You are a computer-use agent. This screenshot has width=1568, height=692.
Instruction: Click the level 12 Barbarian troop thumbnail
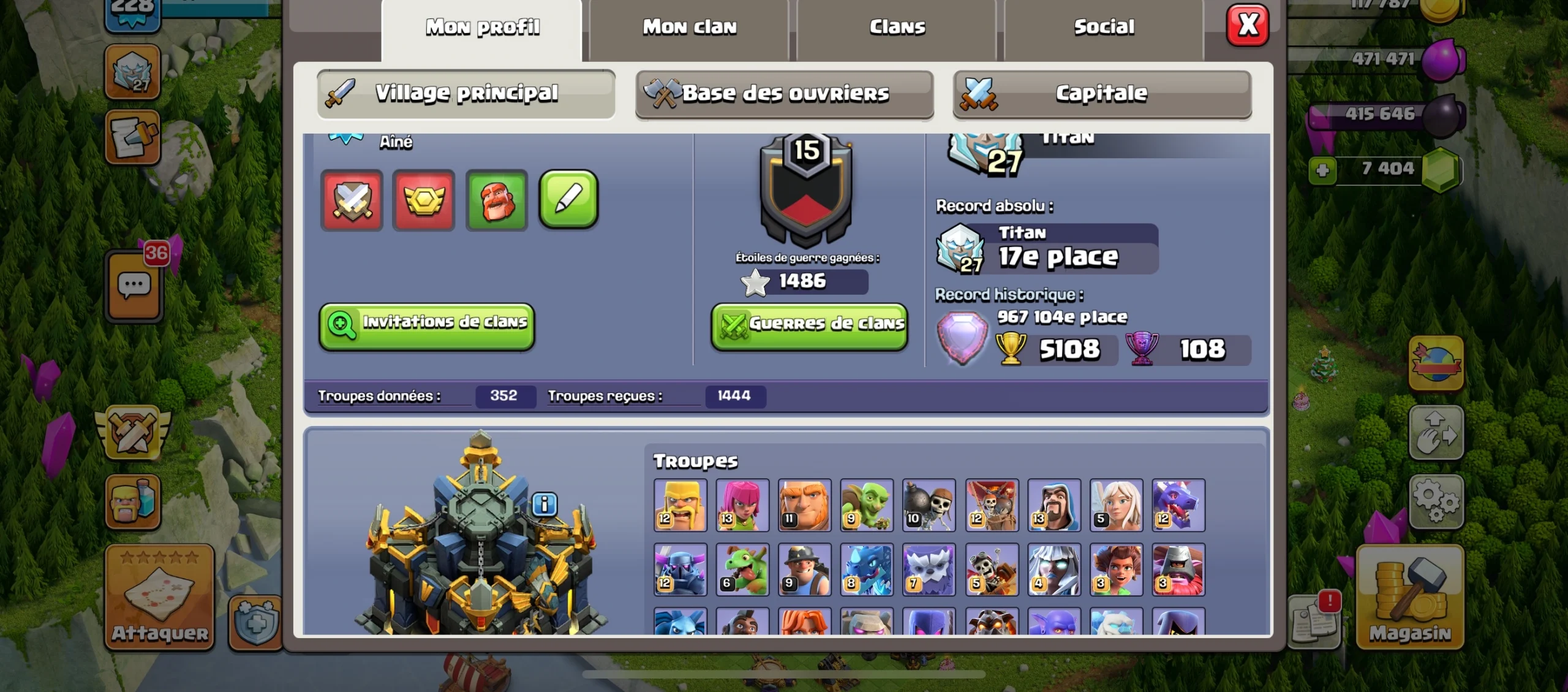point(680,506)
